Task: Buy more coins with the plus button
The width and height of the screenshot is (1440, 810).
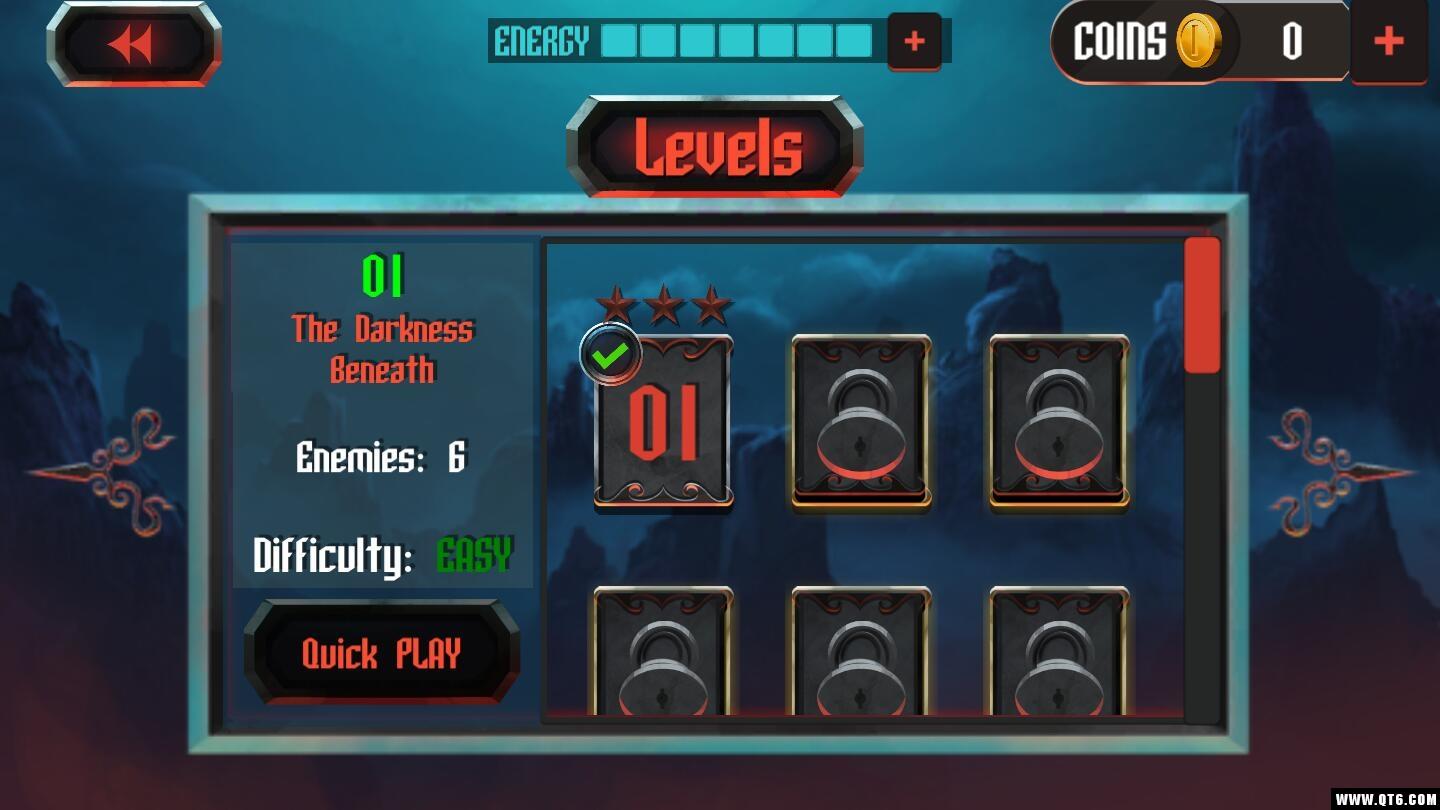Action: tap(1388, 41)
